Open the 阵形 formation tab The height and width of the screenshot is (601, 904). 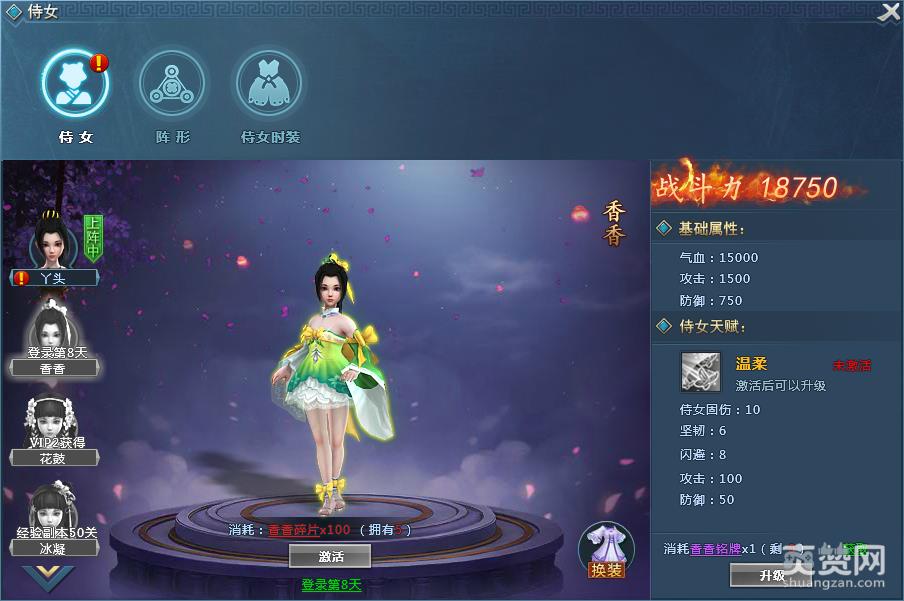coord(172,84)
